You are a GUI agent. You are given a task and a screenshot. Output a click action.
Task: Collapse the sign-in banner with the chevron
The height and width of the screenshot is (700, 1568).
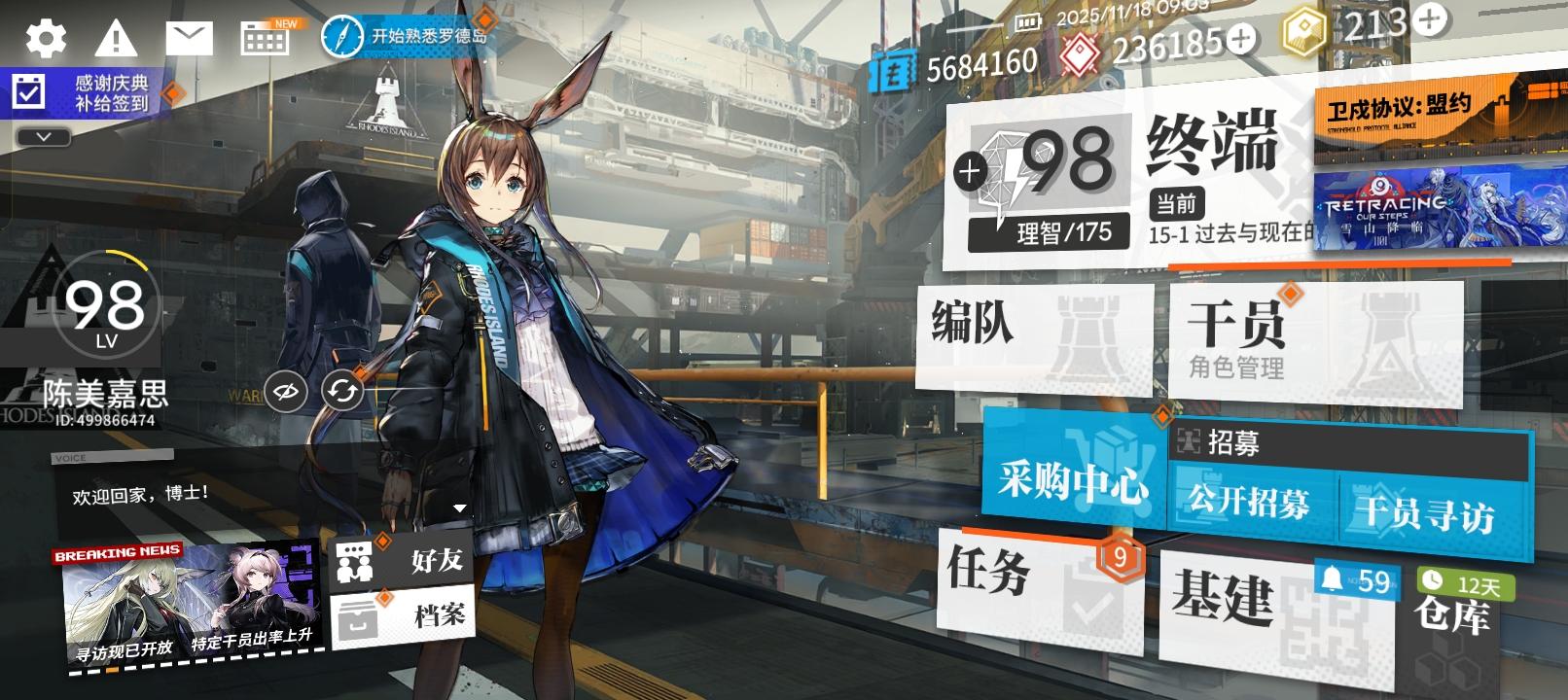(x=42, y=136)
